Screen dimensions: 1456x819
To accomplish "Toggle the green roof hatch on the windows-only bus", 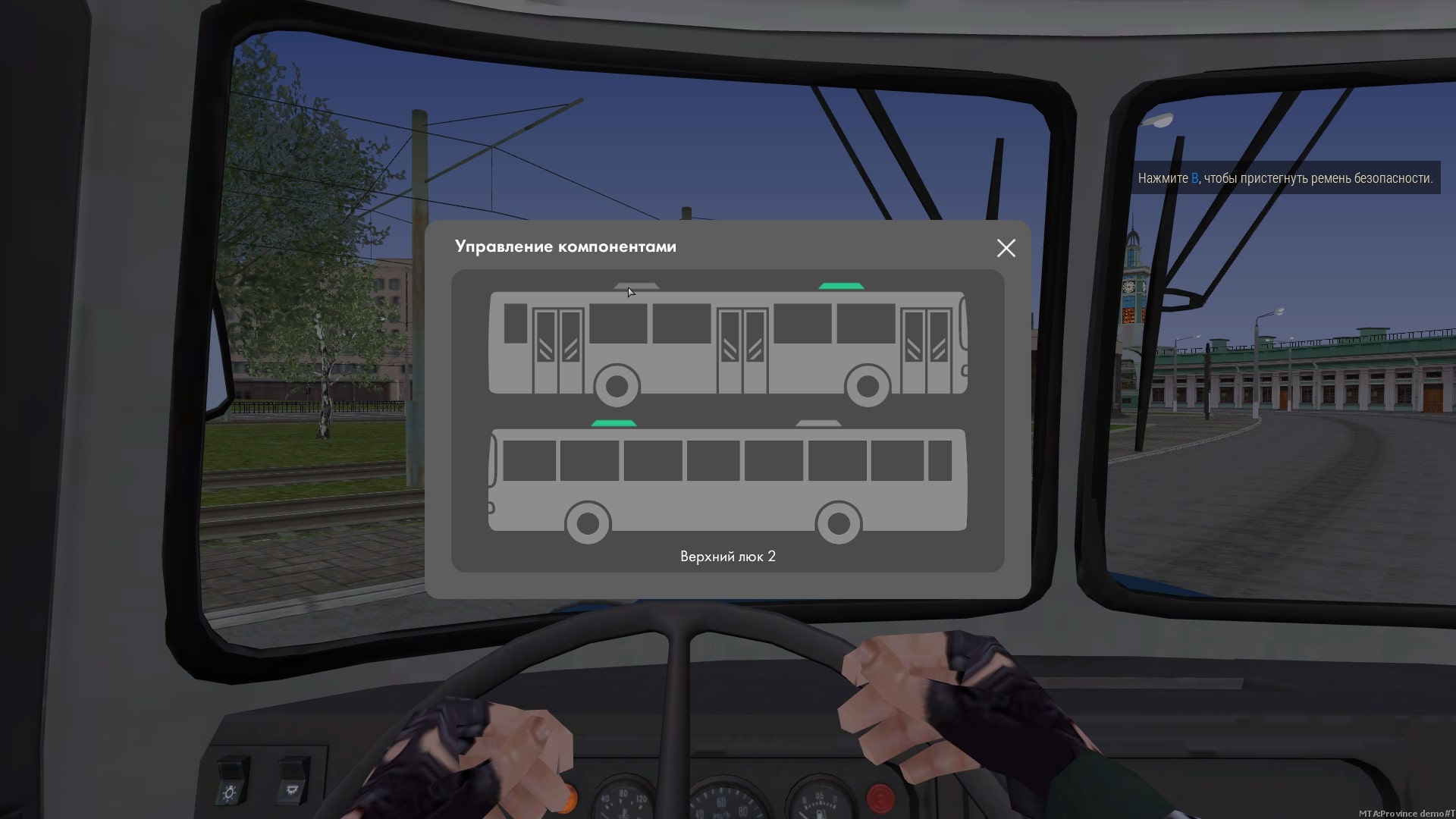I will click(x=613, y=423).
